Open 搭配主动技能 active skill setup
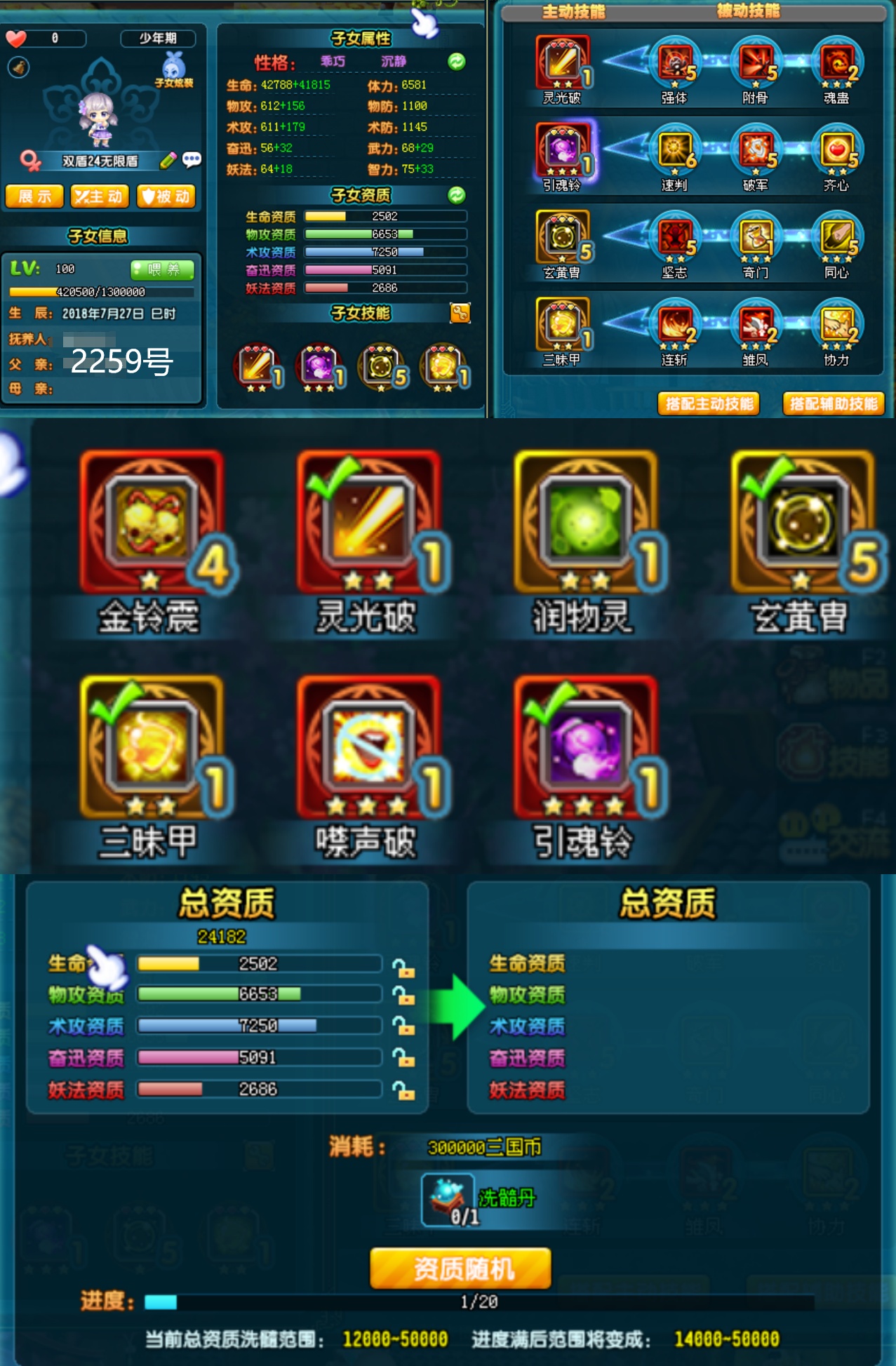This screenshot has height=1366, width=896. click(x=709, y=403)
